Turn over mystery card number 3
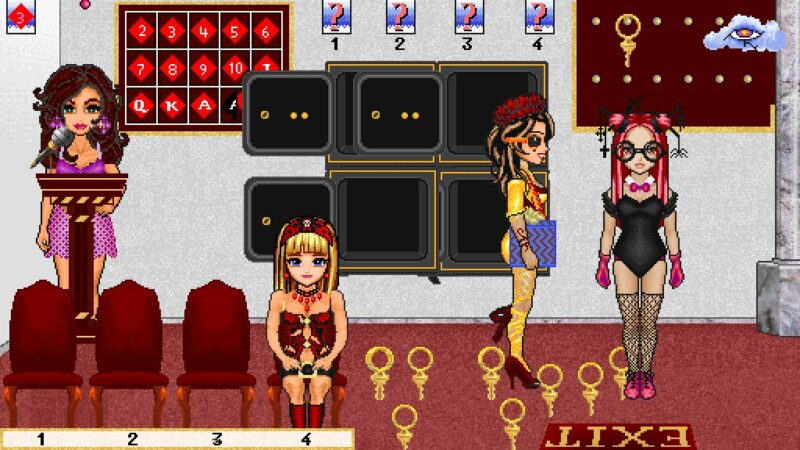 pos(467,17)
